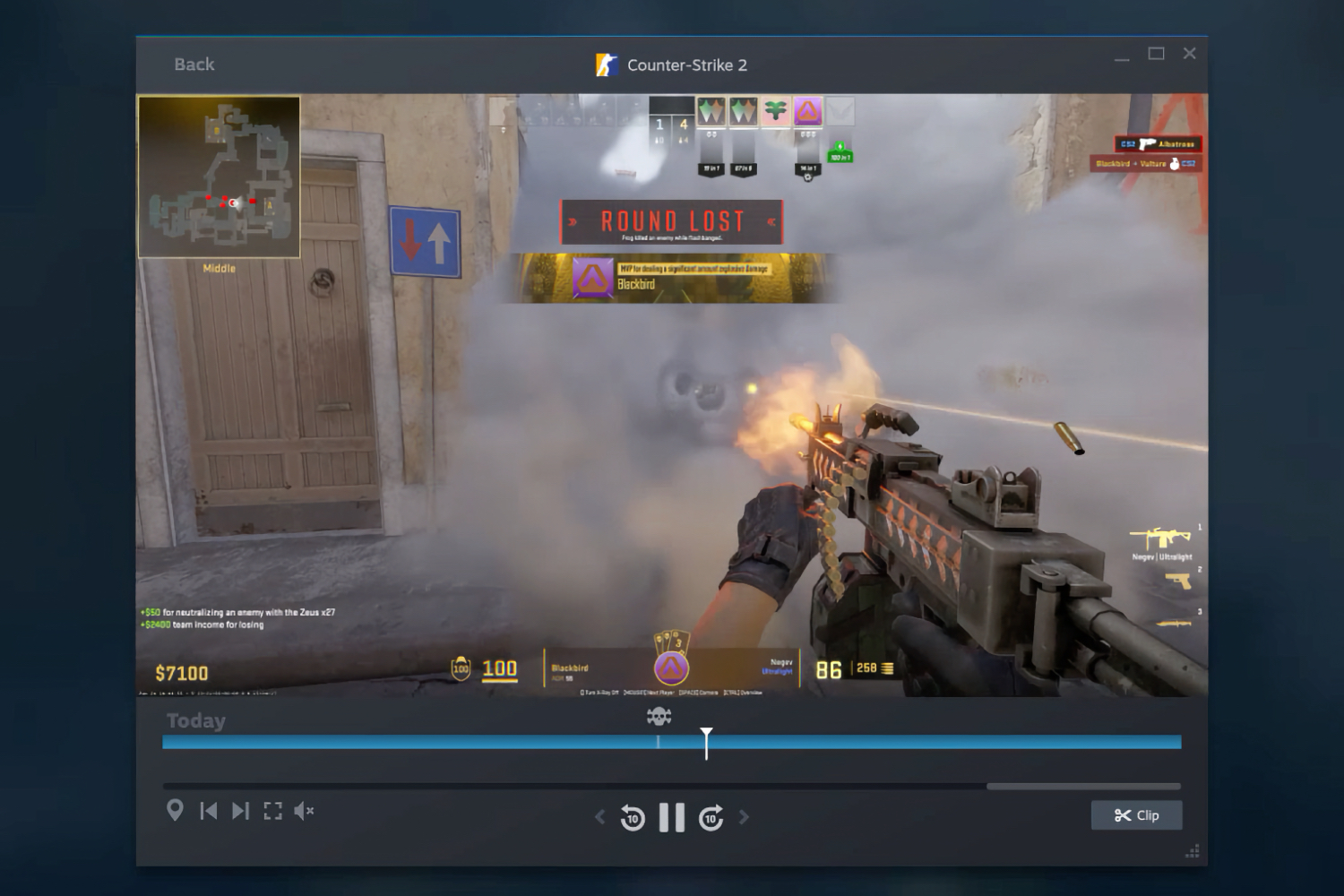The height and width of the screenshot is (896, 1344).
Task: Click the Middle minimap preview
Action: tap(220, 177)
